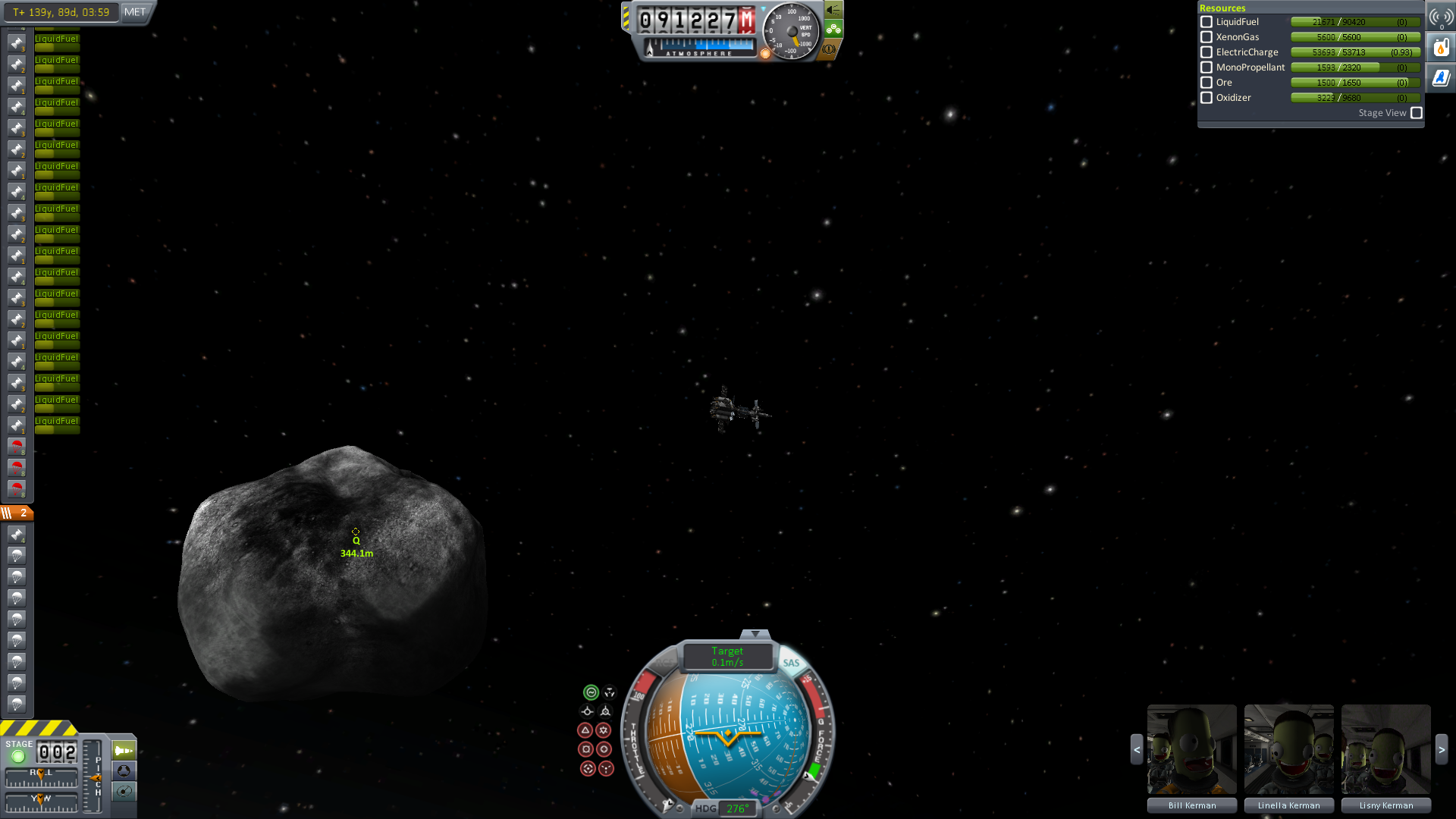The height and width of the screenshot is (819, 1456).
Task: Select the MonoPropellant resource checkbox
Action: click(1207, 67)
